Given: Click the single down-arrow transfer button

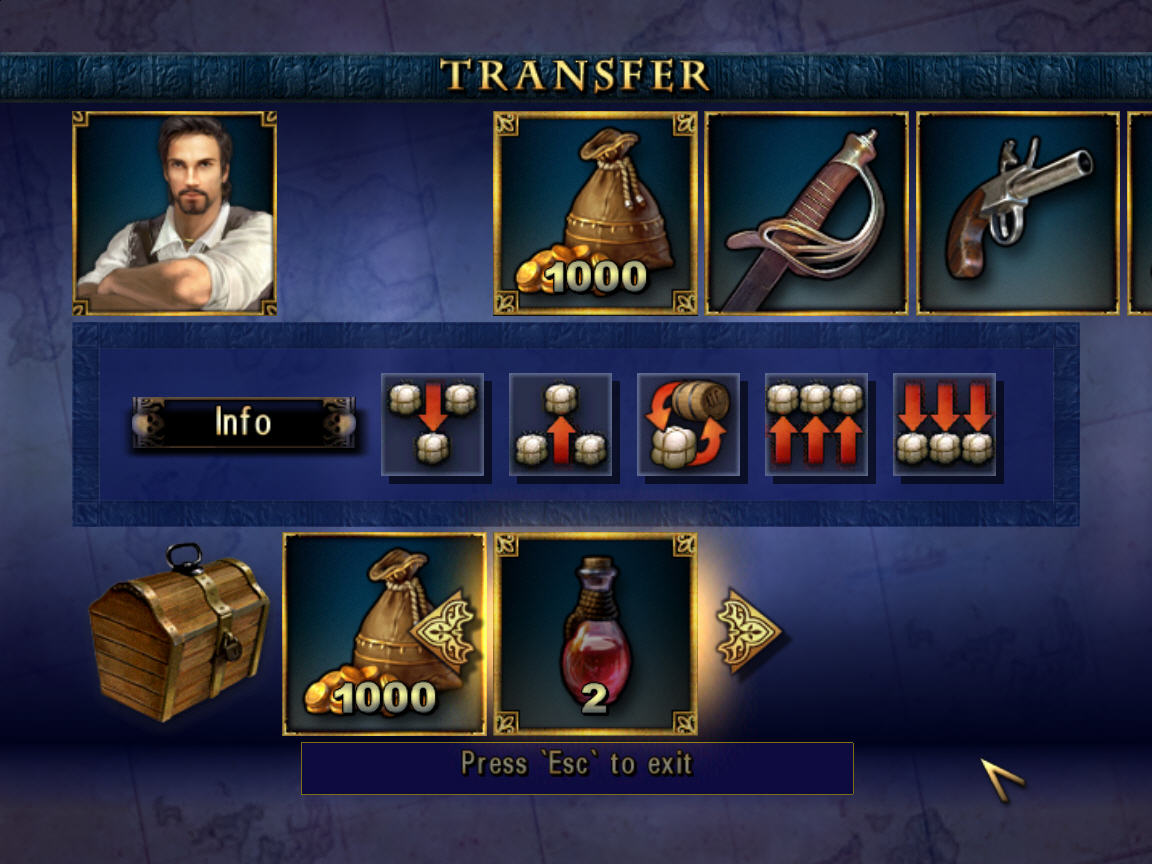Looking at the screenshot, I should click(432, 424).
